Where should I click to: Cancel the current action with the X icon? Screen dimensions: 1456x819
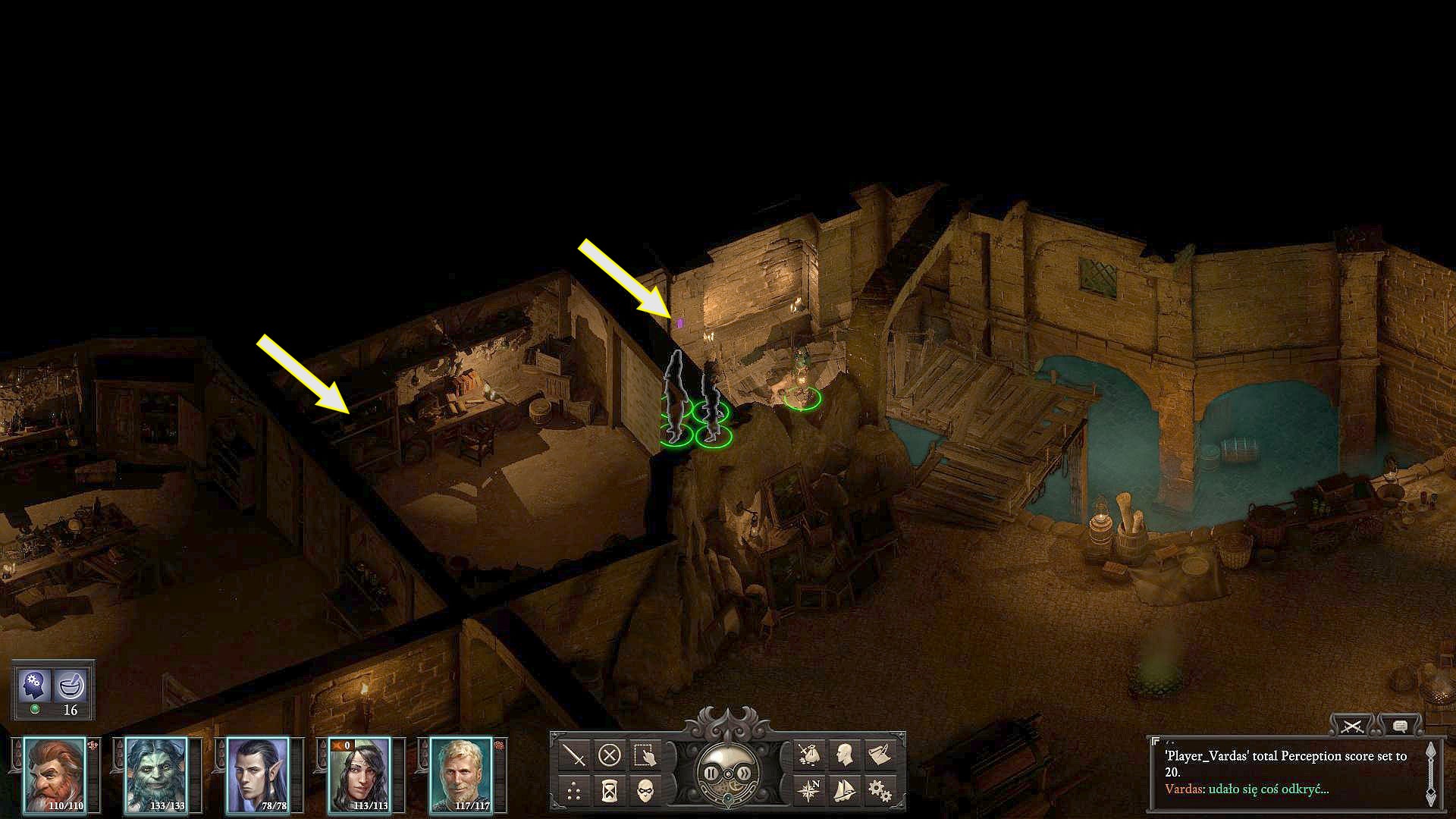point(609,754)
